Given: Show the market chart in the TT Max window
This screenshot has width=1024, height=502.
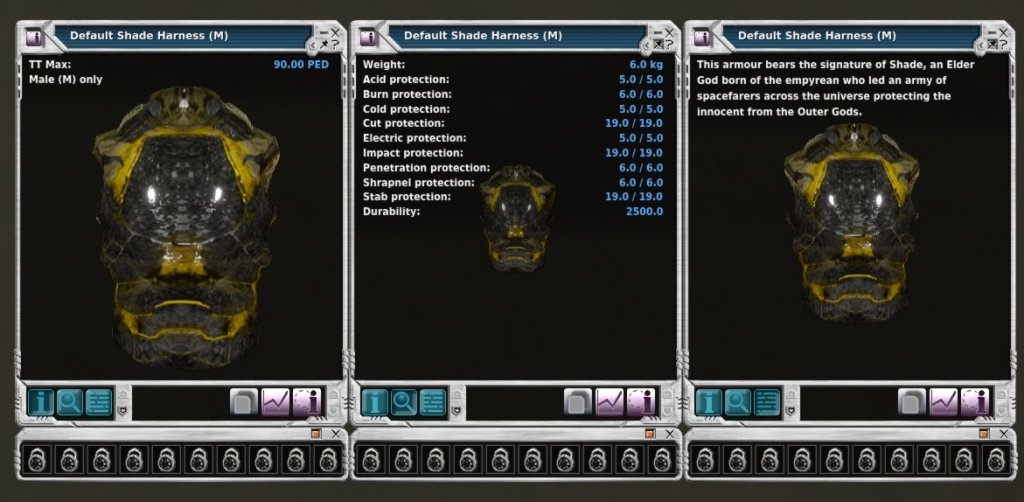Looking at the screenshot, I should pyautogui.click(x=276, y=402).
